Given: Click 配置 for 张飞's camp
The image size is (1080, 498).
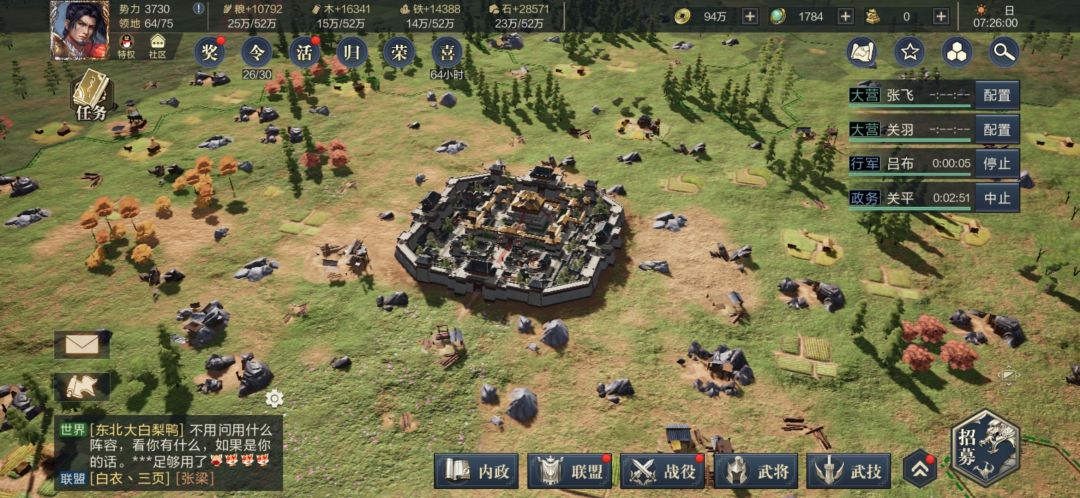Looking at the screenshot, I should tap(996, 96).
